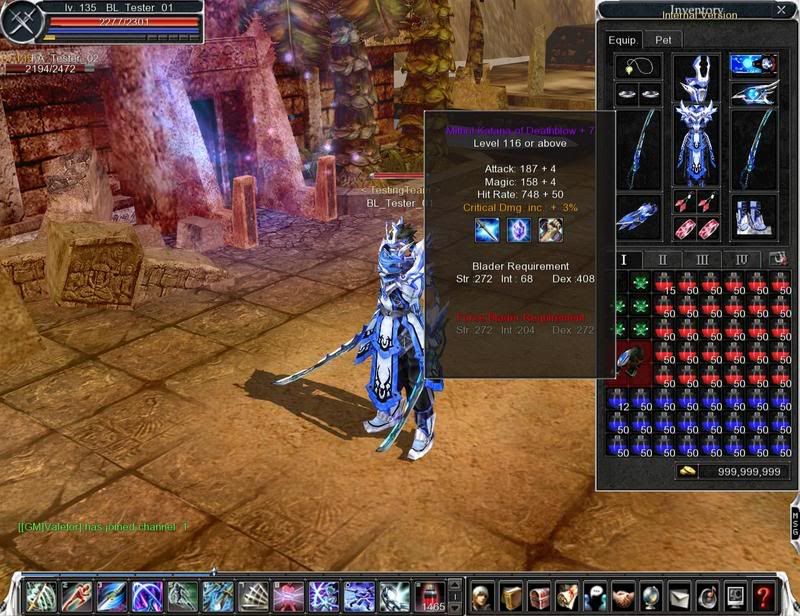Open inventory page IV
The height and width of the screenshot is (616, 800).
click(x=741, y=259)
